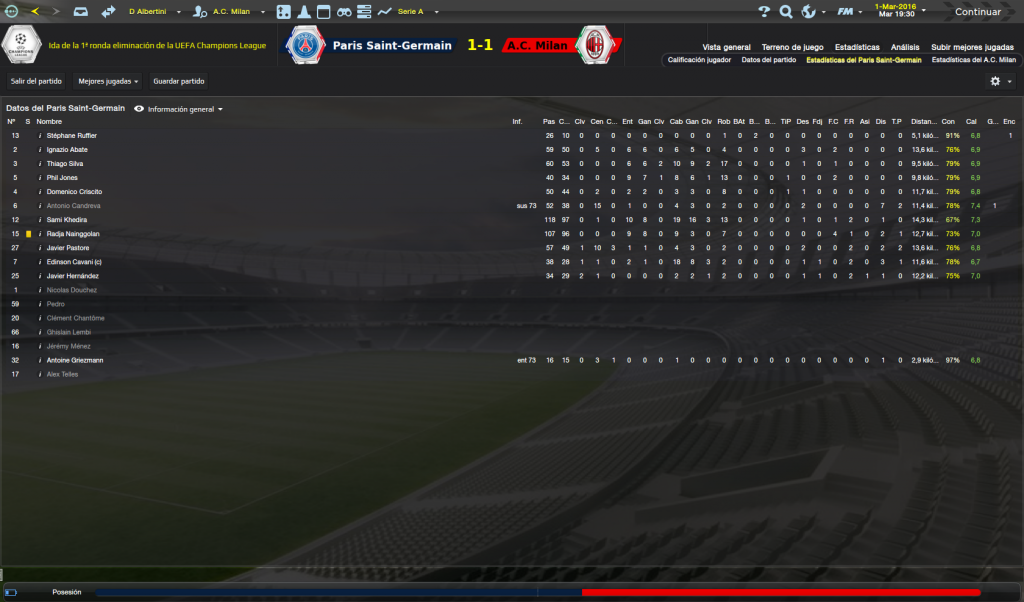Show Calificación jugador sub-tab
Screen dimensions: 1024x602
pos(700,60)
